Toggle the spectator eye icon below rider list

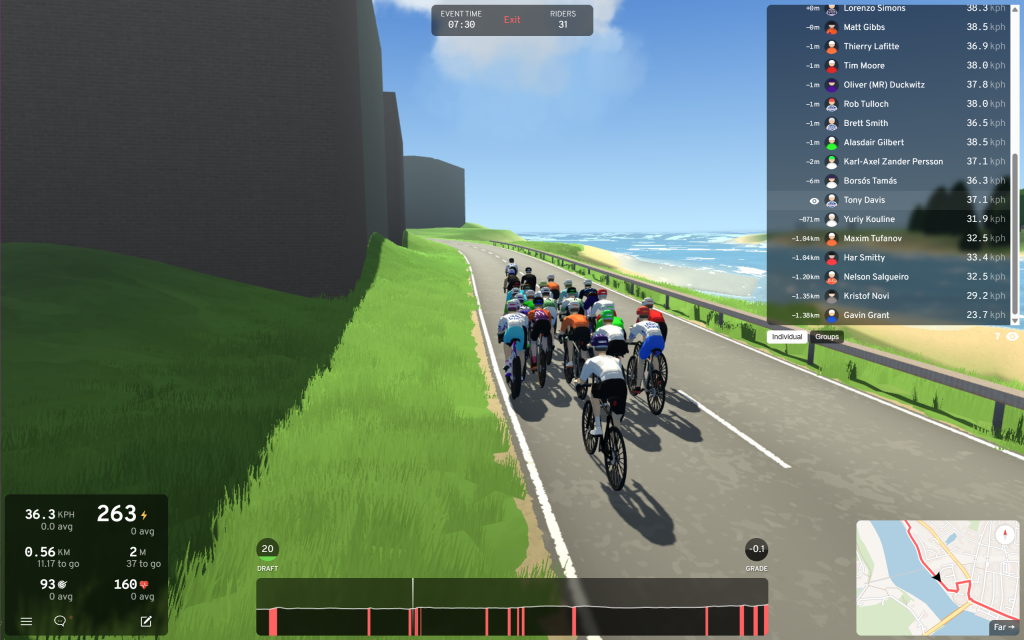coord(1012,337)
